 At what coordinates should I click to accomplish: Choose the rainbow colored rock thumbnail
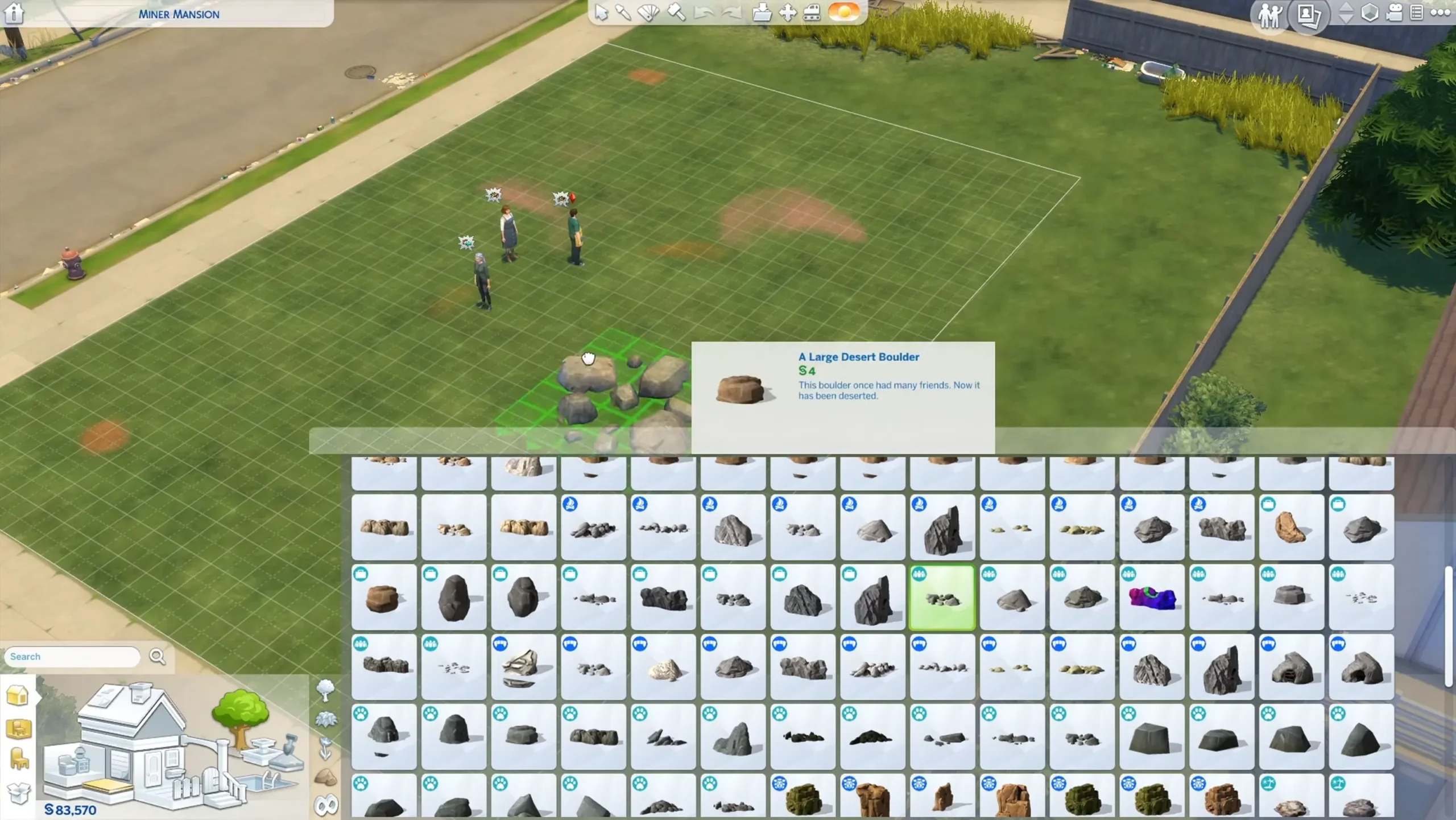(x=1152, y=598)
